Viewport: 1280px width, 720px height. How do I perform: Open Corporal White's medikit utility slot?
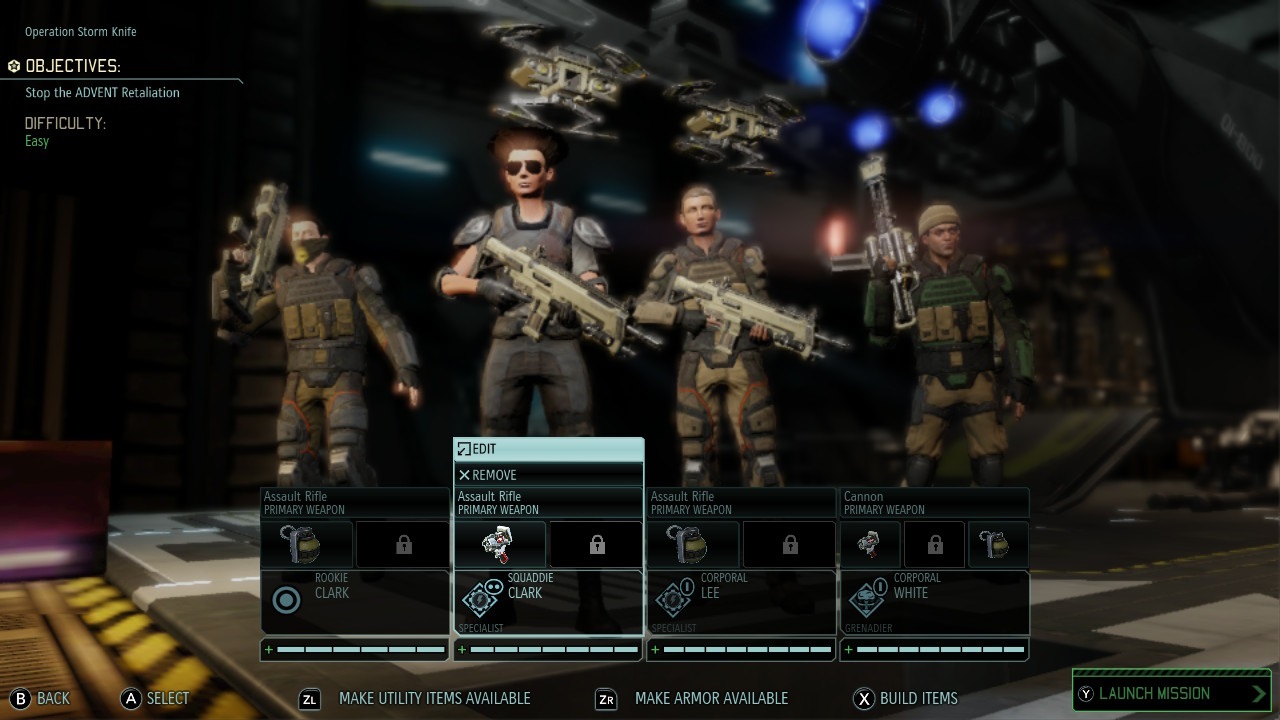click(869, 545)
